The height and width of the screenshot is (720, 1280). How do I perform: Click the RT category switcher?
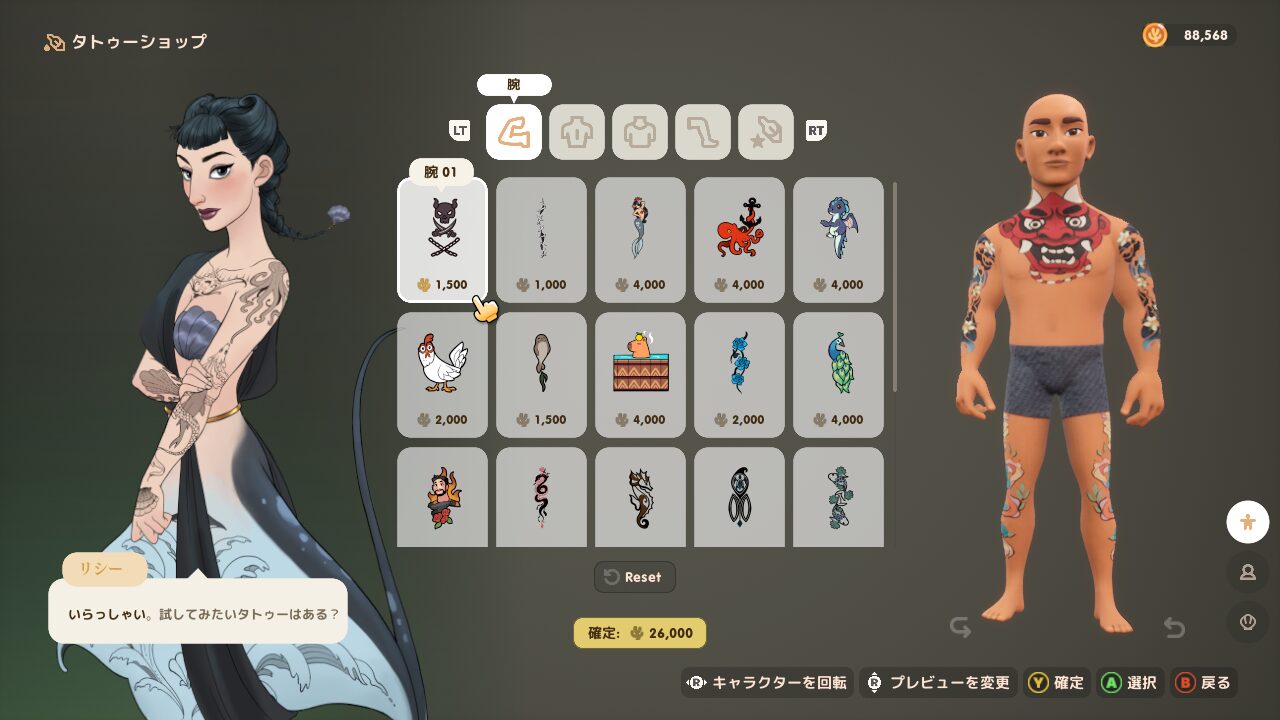tap(815, 131)
